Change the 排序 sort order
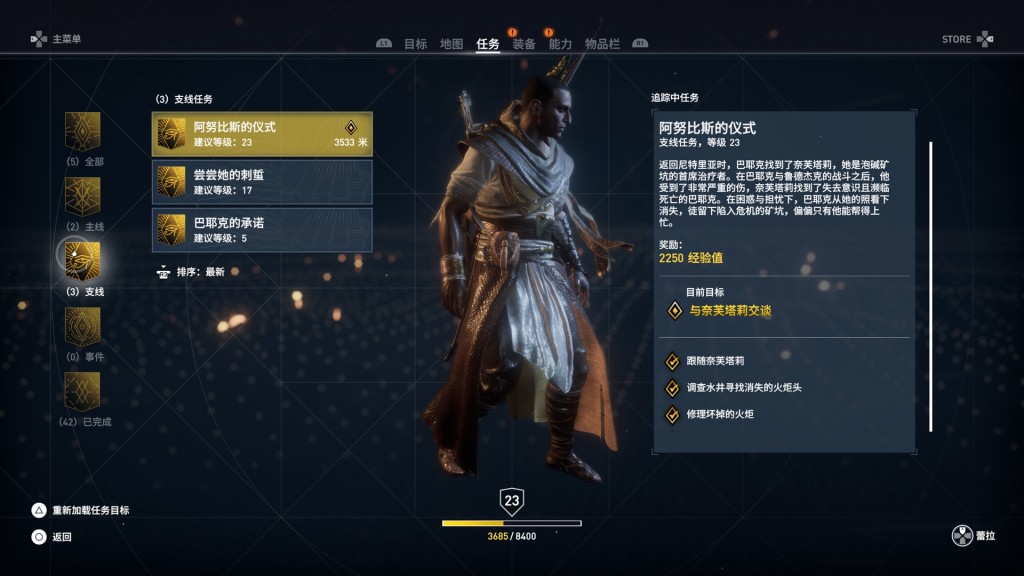Viewport: 1024px width, 576px height. point(200,272)
